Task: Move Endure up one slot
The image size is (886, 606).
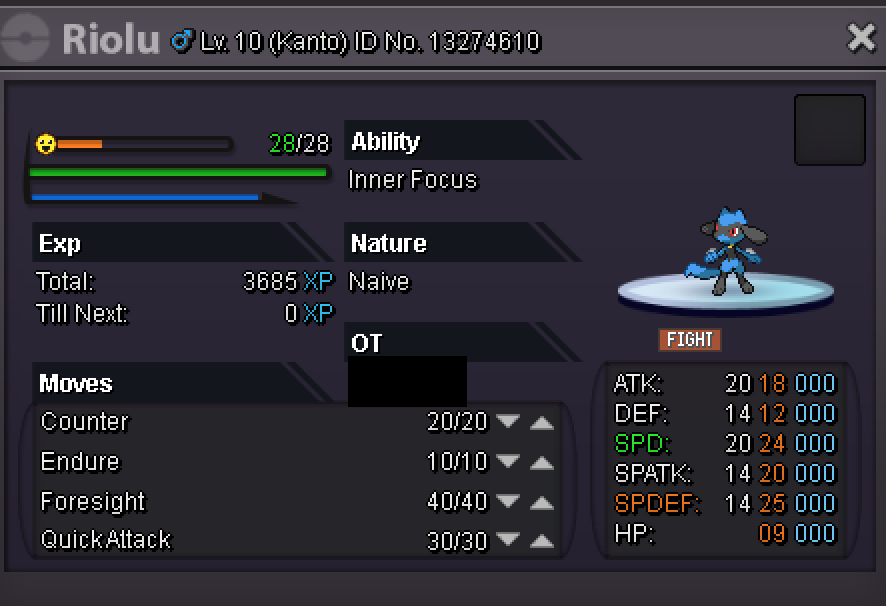Action: pos(541,462)
